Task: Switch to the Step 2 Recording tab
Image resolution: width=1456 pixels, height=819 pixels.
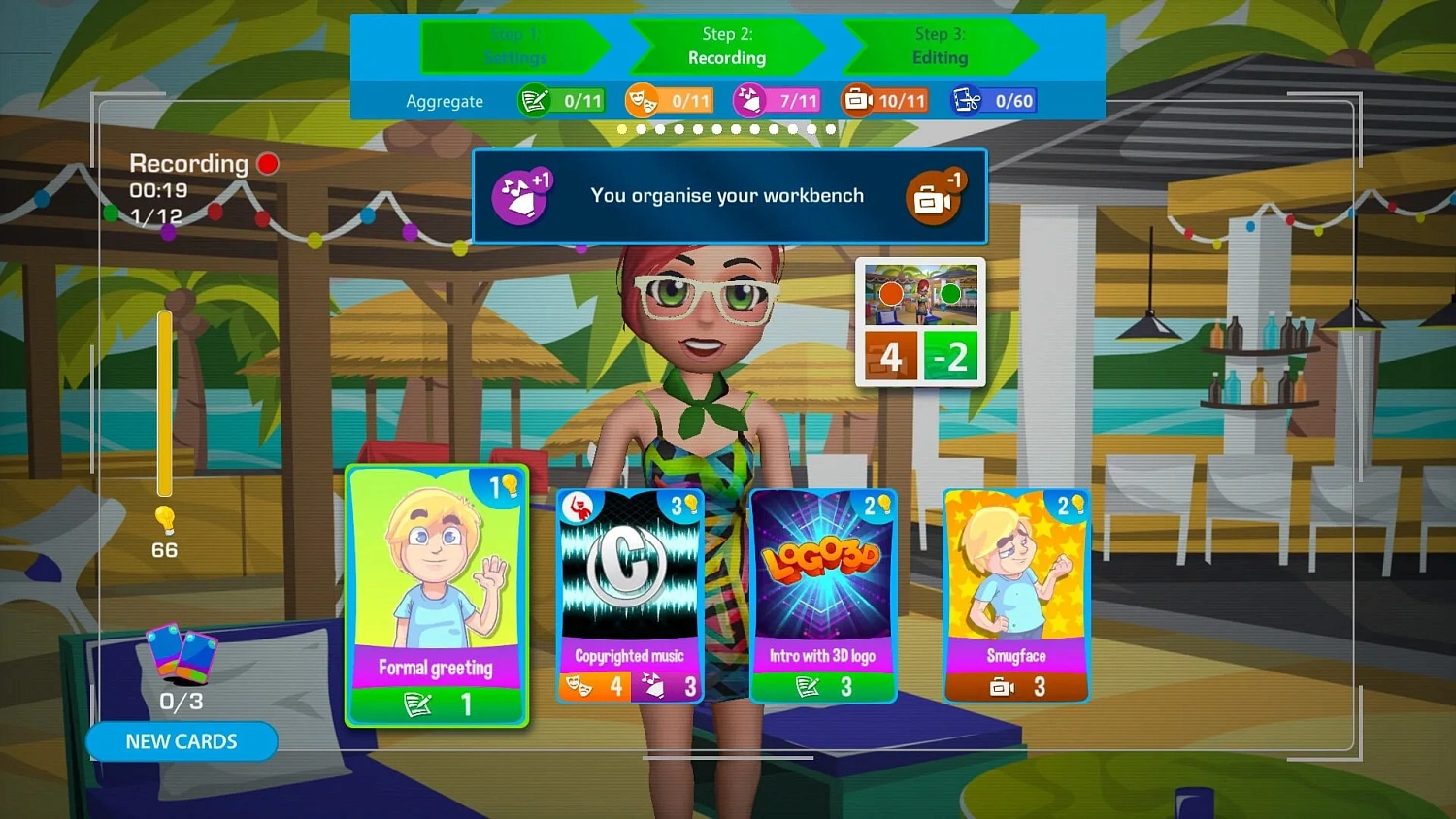Action: coord(727,46)
